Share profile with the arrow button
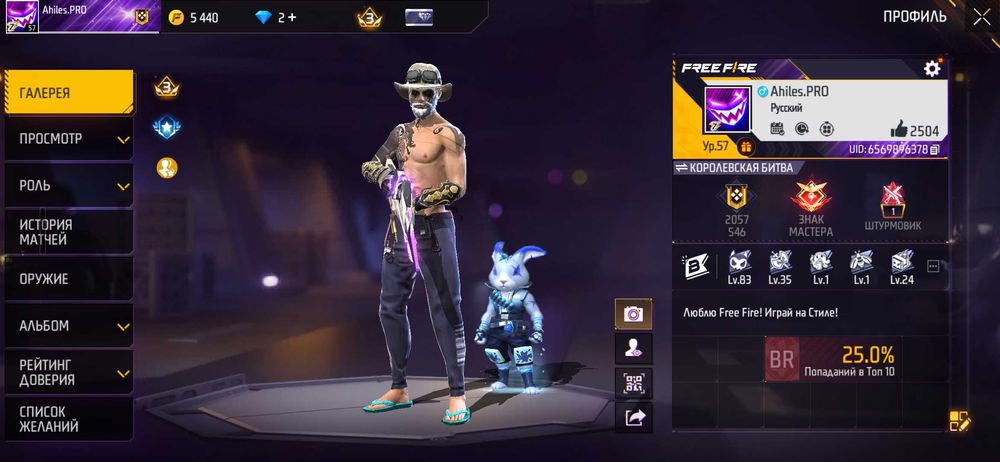 (633, 418)
